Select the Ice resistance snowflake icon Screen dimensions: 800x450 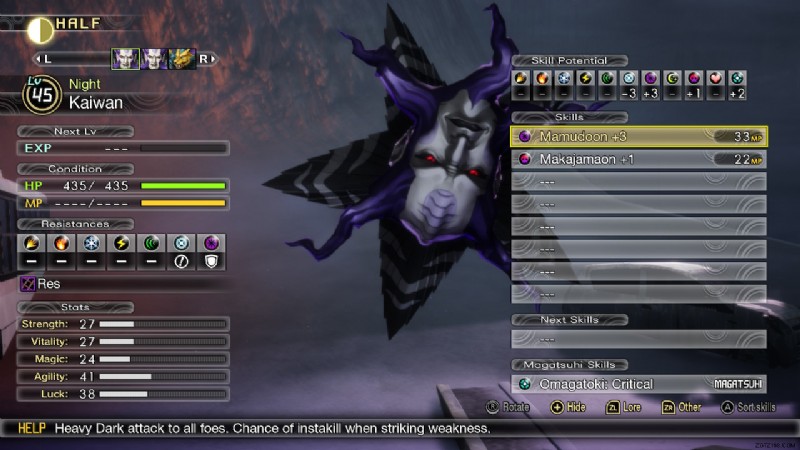[x=90, y=243]
